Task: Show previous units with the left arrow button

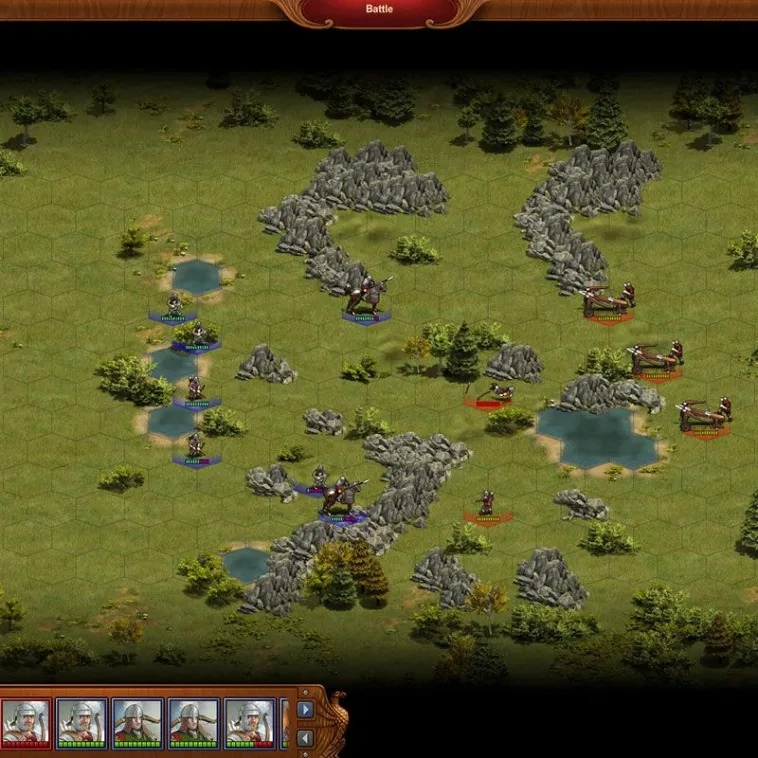Action: click(x=305, y=738)
